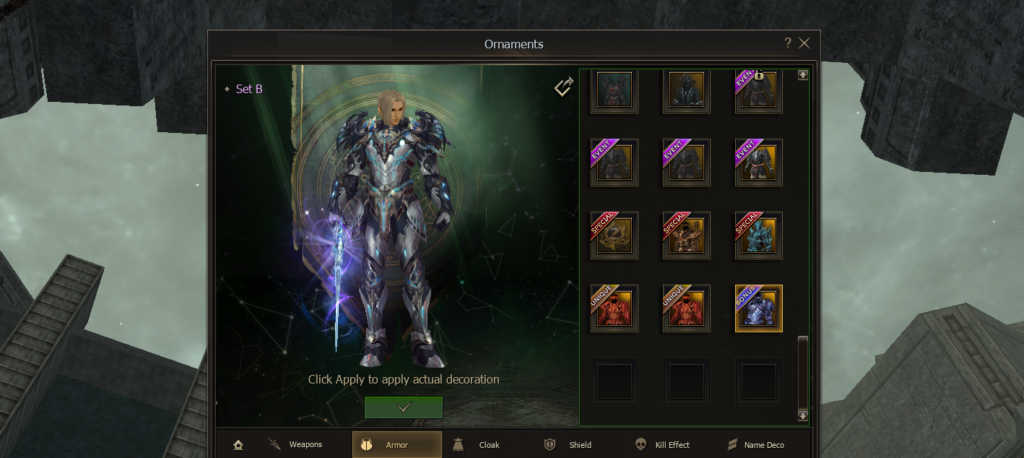Switch to the Weapons tab

(x=296, y=445)
